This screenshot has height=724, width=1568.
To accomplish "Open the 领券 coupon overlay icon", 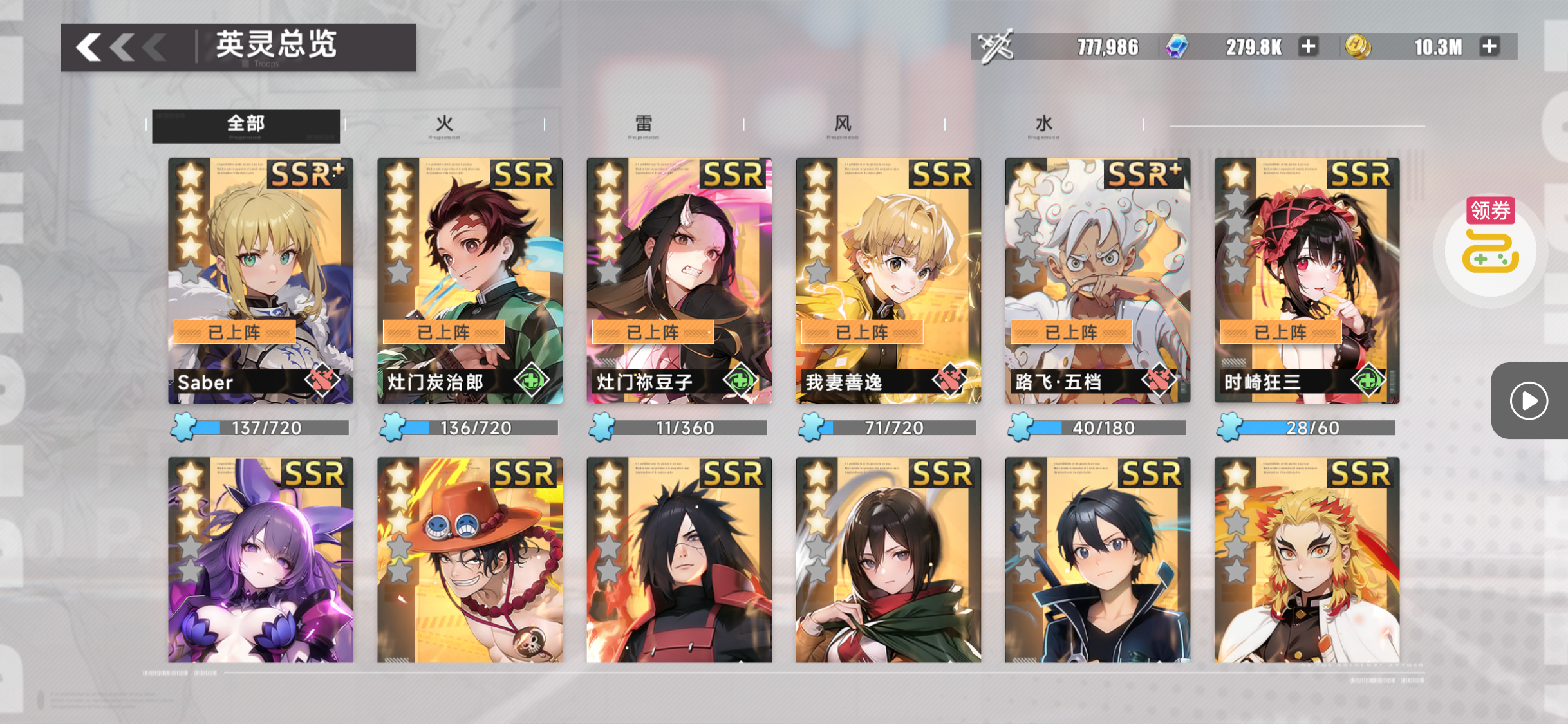I will click(1490, 248).
